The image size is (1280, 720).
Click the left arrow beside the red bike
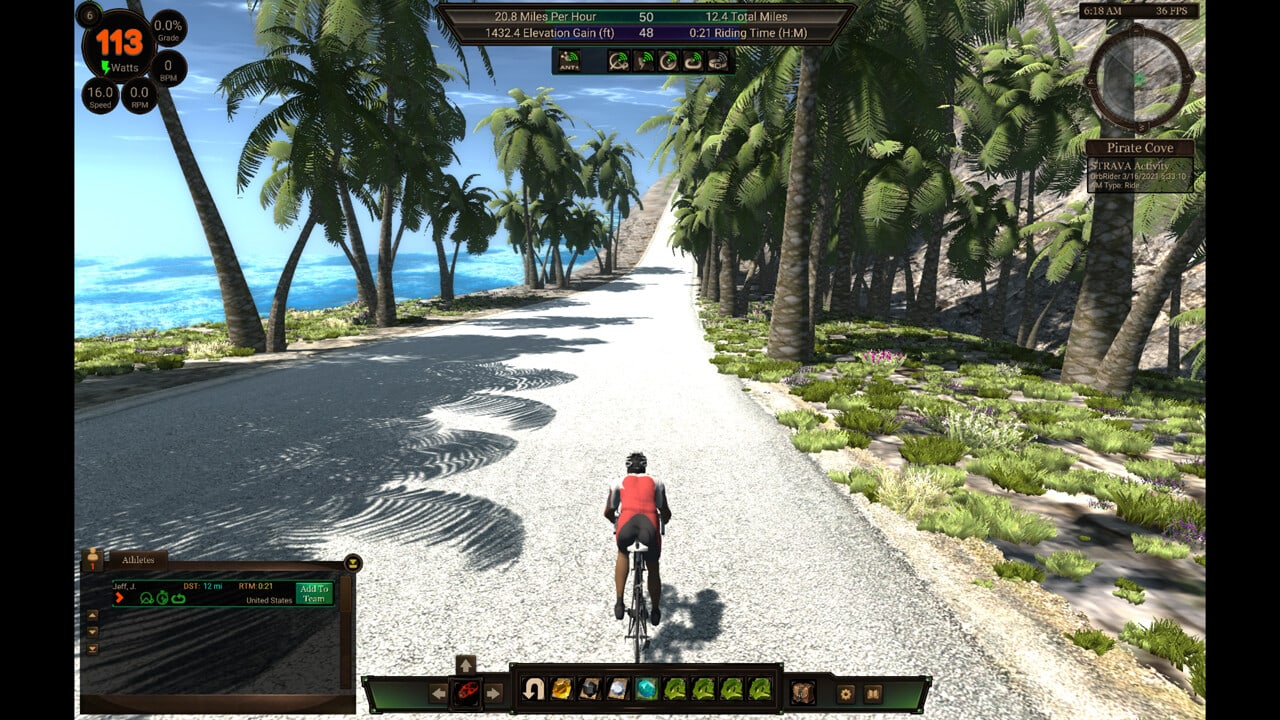click(438, 692)
